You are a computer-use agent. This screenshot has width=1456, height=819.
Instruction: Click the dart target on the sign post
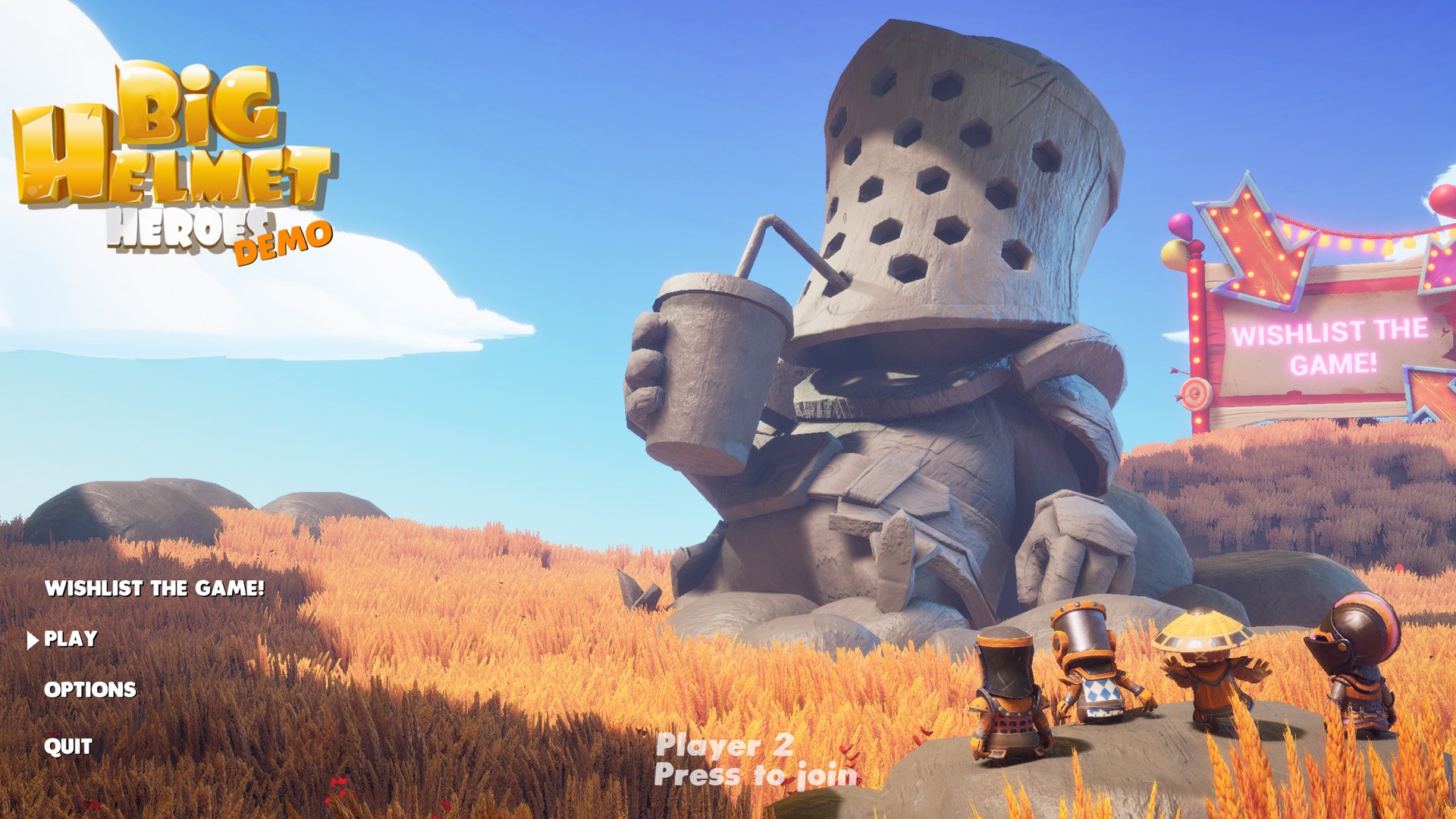click(1195, 392)
